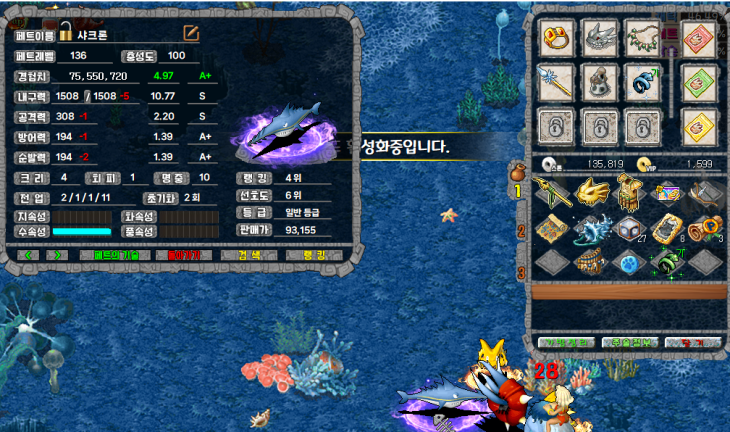Viewport: 730px width, 432px height.
Task: Select the equipped gold ring slot
Action: (557, 38)
